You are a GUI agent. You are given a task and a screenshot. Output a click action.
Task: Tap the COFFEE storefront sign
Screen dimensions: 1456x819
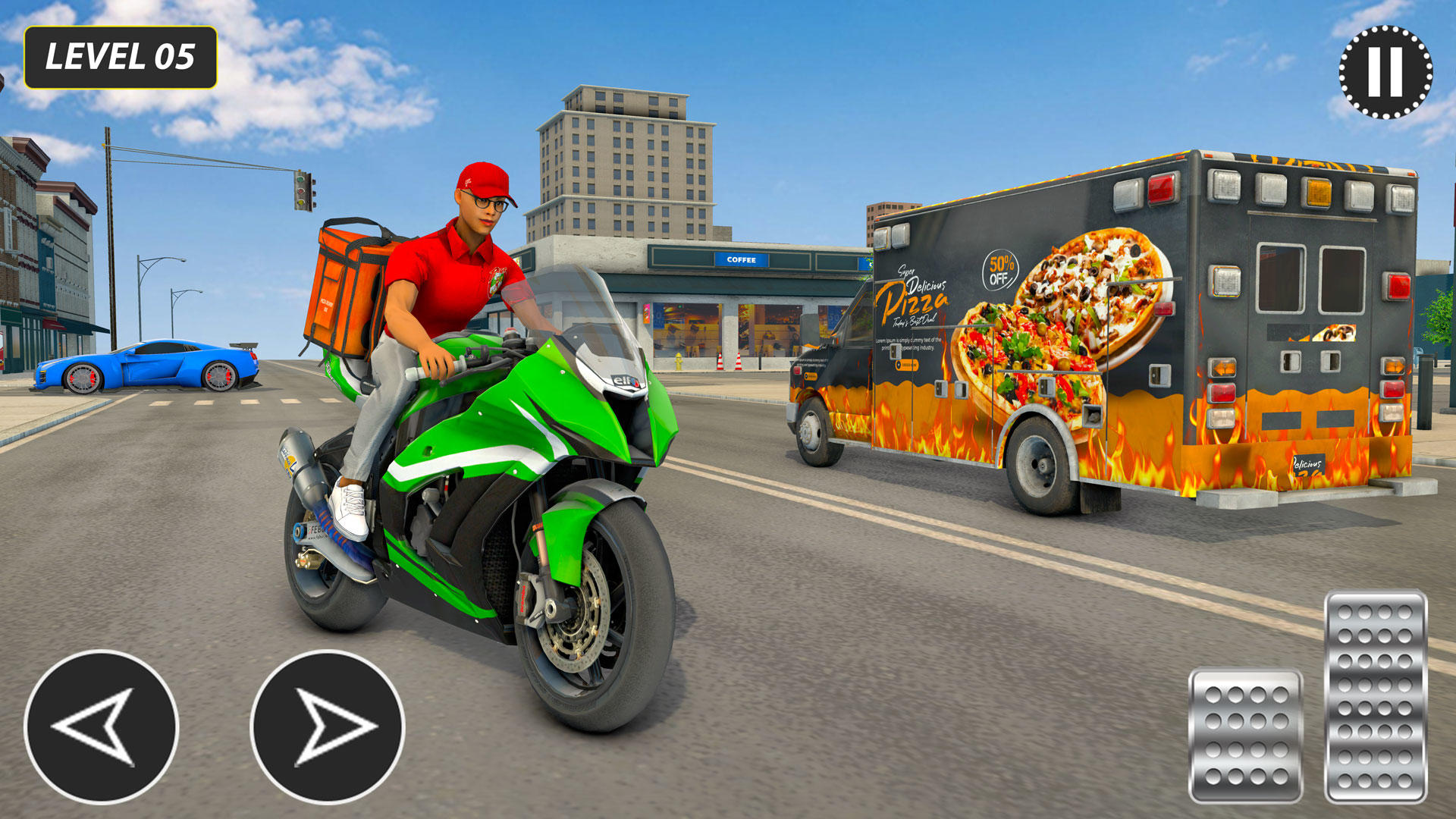pyautogui.click(x=740, y=259)
